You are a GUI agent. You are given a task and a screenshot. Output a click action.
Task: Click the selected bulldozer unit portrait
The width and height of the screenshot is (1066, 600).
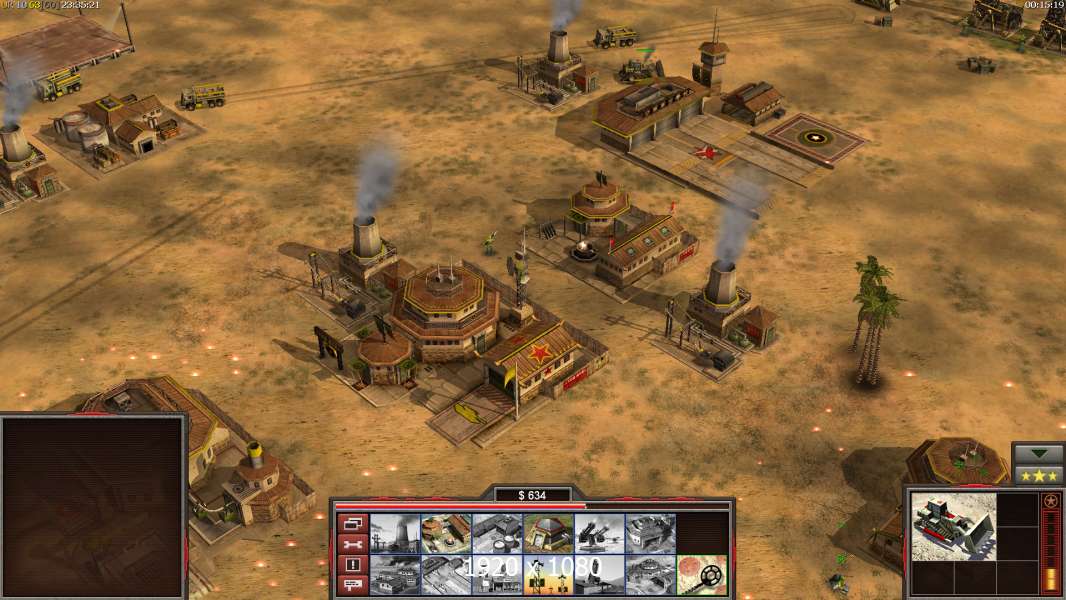(x=953, y=526)
